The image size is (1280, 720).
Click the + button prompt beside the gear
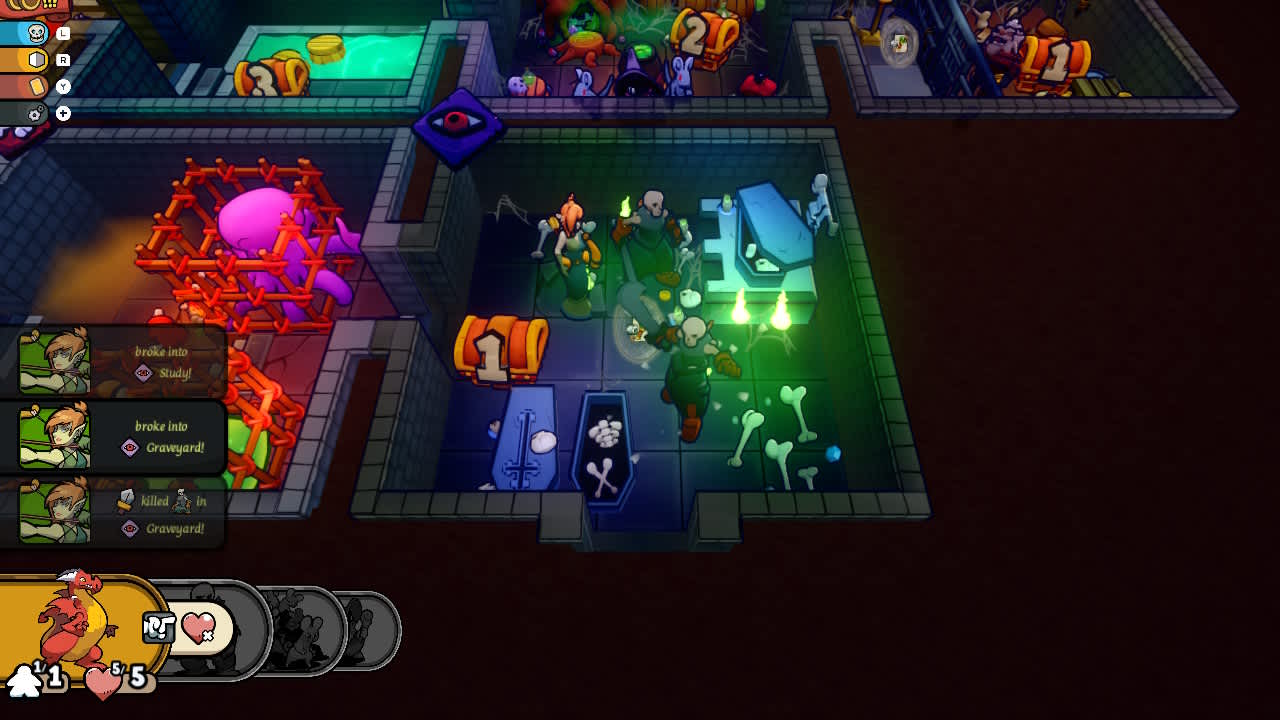click(61, 113)
